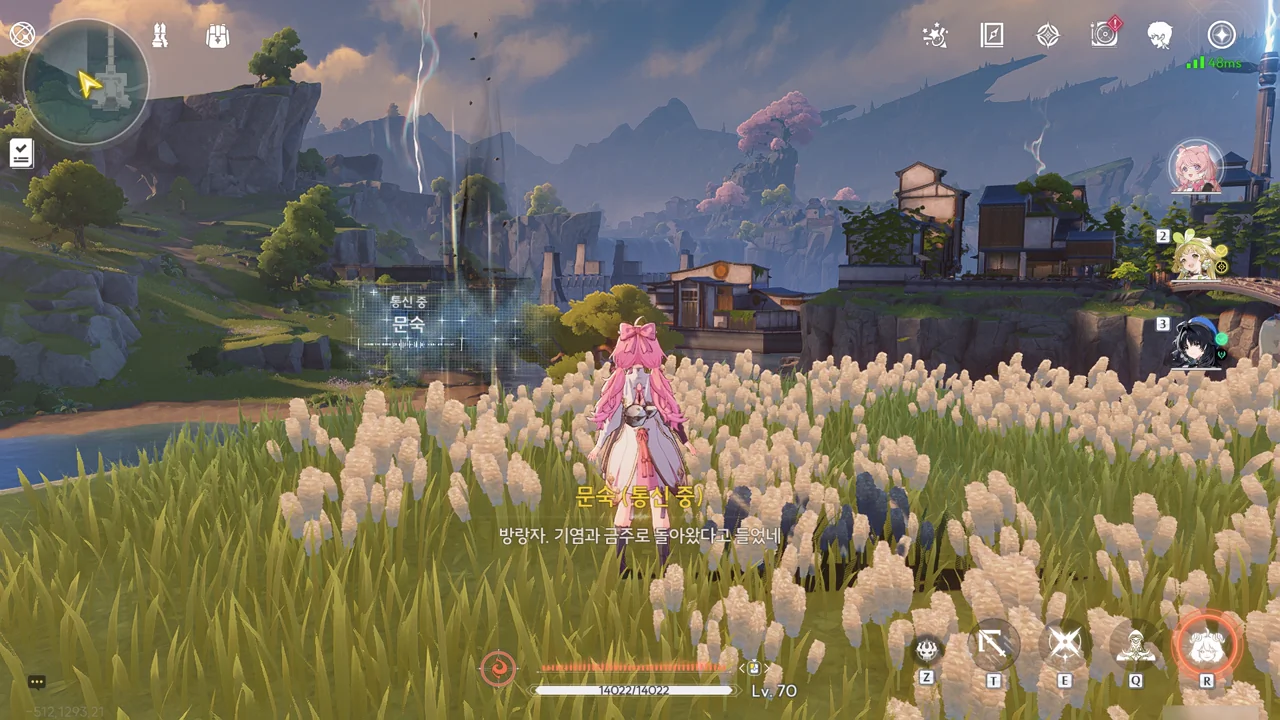This screenshot has width=1280, height=720.
Task: Trigger the hooded figure echo skill
Action: tap(1135, 645)
